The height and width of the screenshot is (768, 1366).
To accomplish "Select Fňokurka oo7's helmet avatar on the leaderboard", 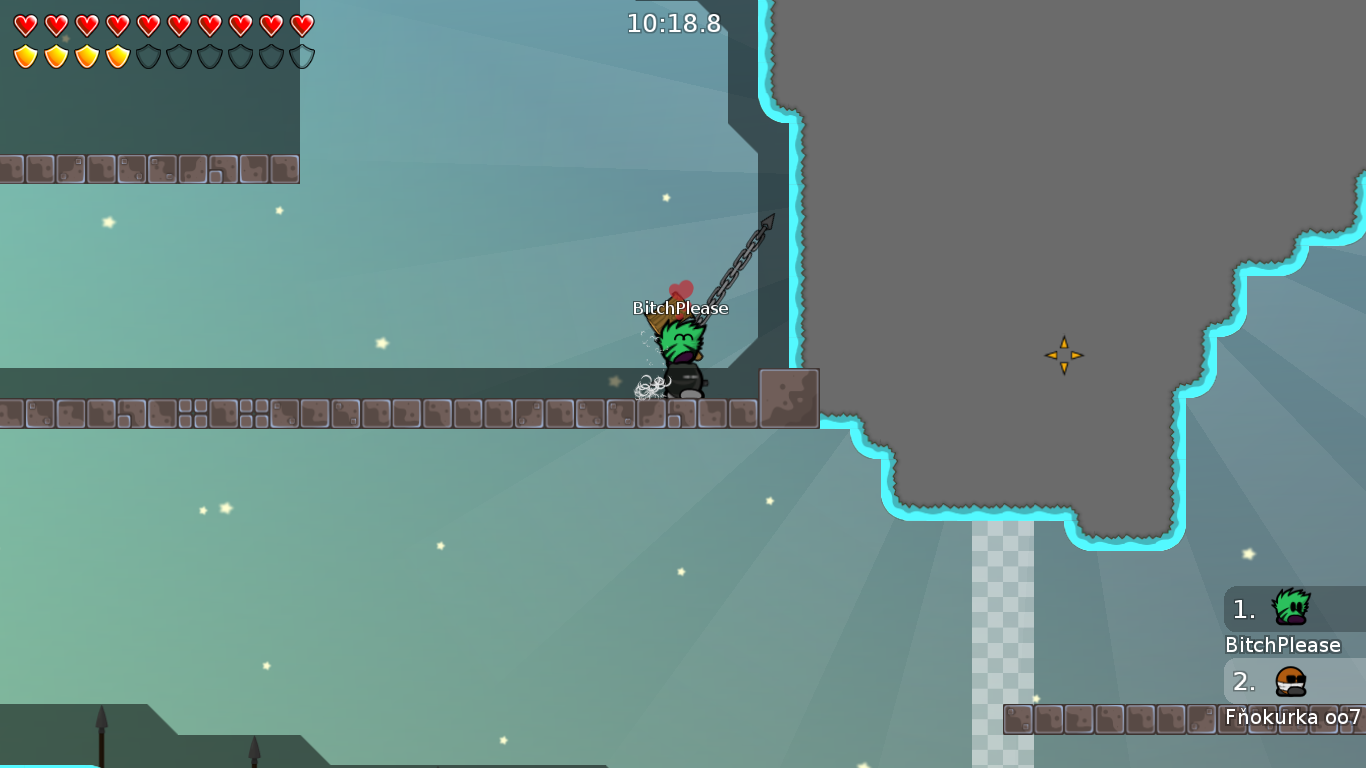I will (x=1290, y=682).
